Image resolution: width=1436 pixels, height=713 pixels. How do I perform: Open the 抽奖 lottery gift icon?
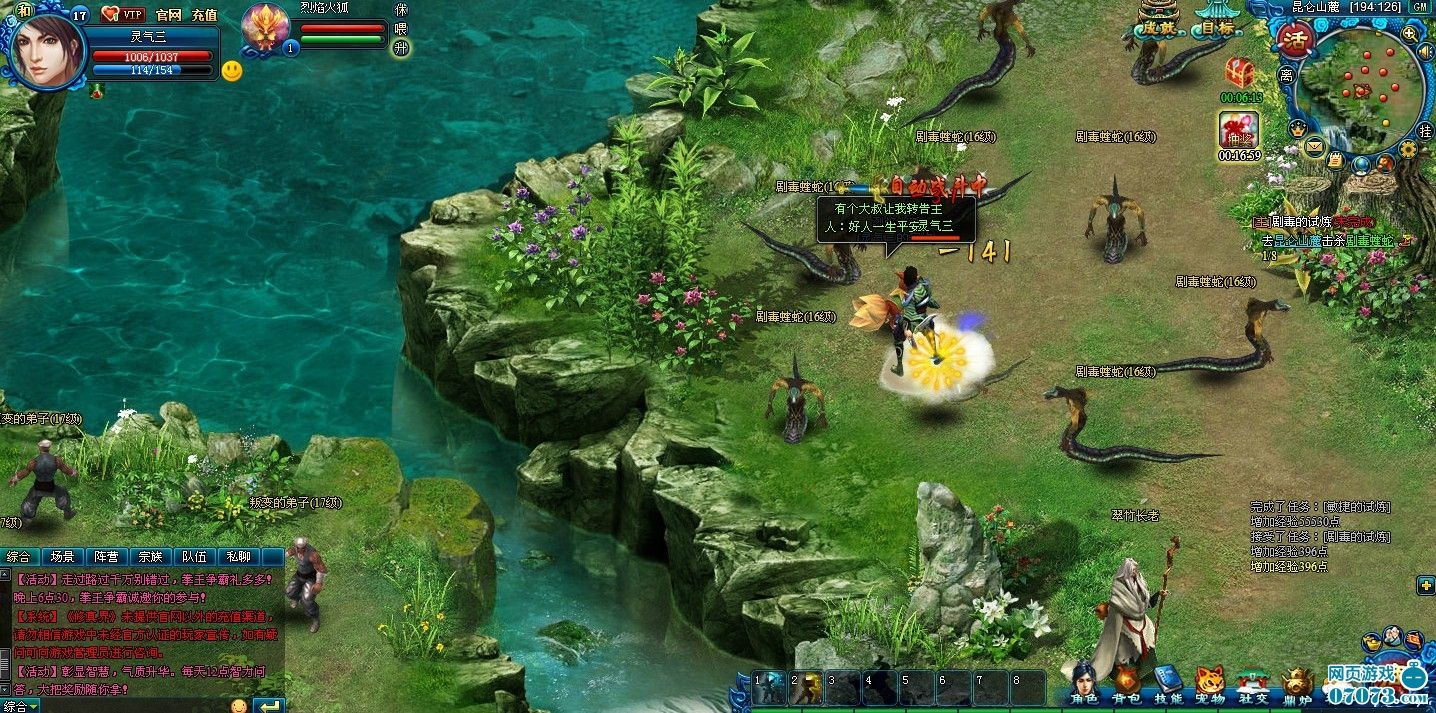tap(1238, 130)
